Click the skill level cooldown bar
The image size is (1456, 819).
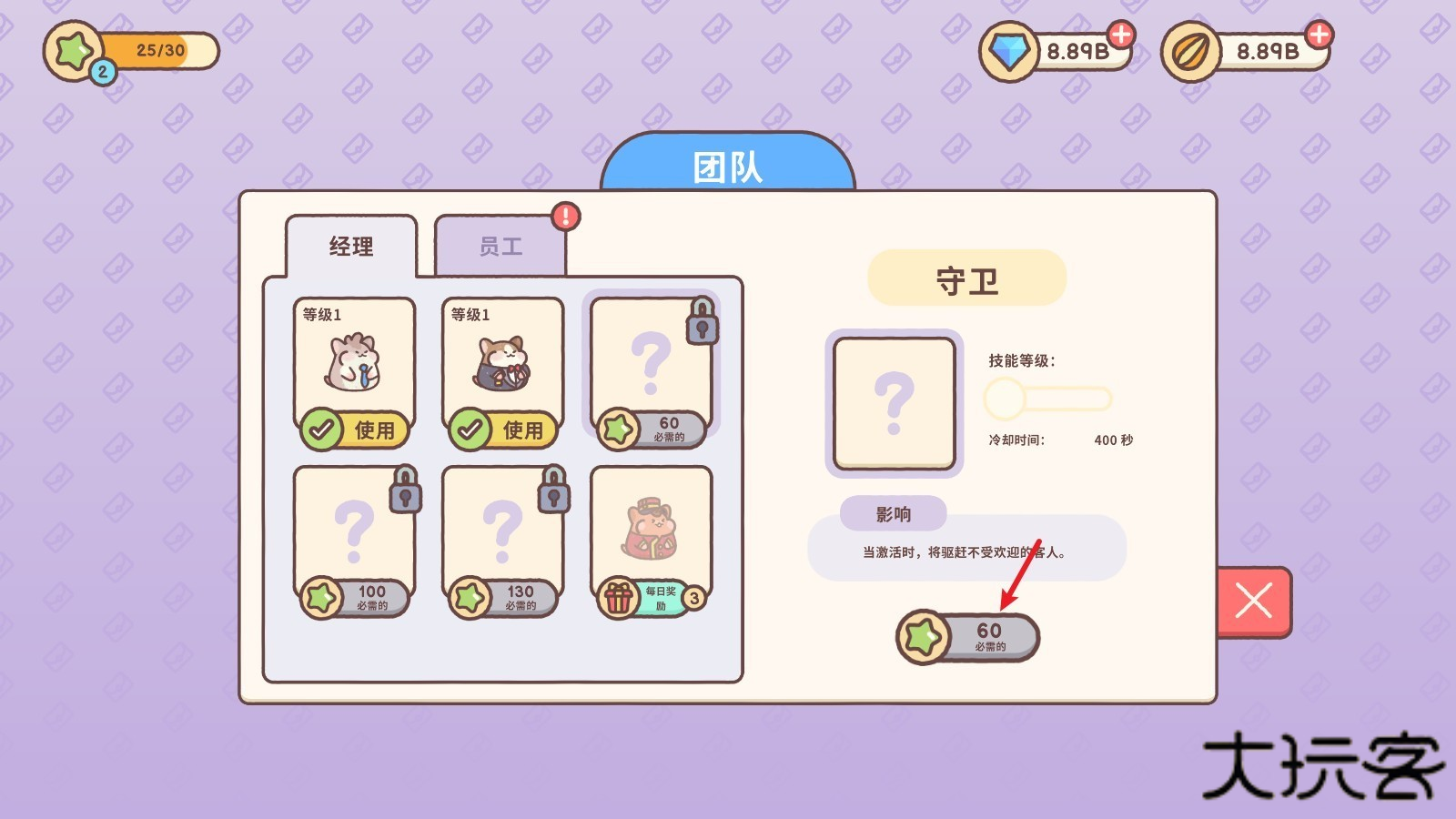[1046, 398]
